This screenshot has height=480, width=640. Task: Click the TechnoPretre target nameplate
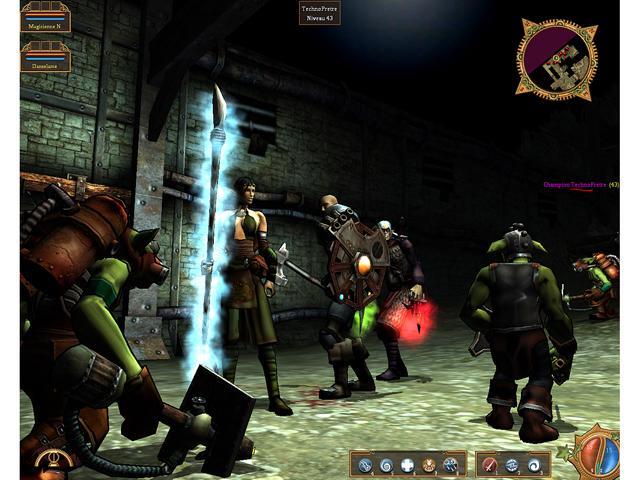tap(320, 13)
